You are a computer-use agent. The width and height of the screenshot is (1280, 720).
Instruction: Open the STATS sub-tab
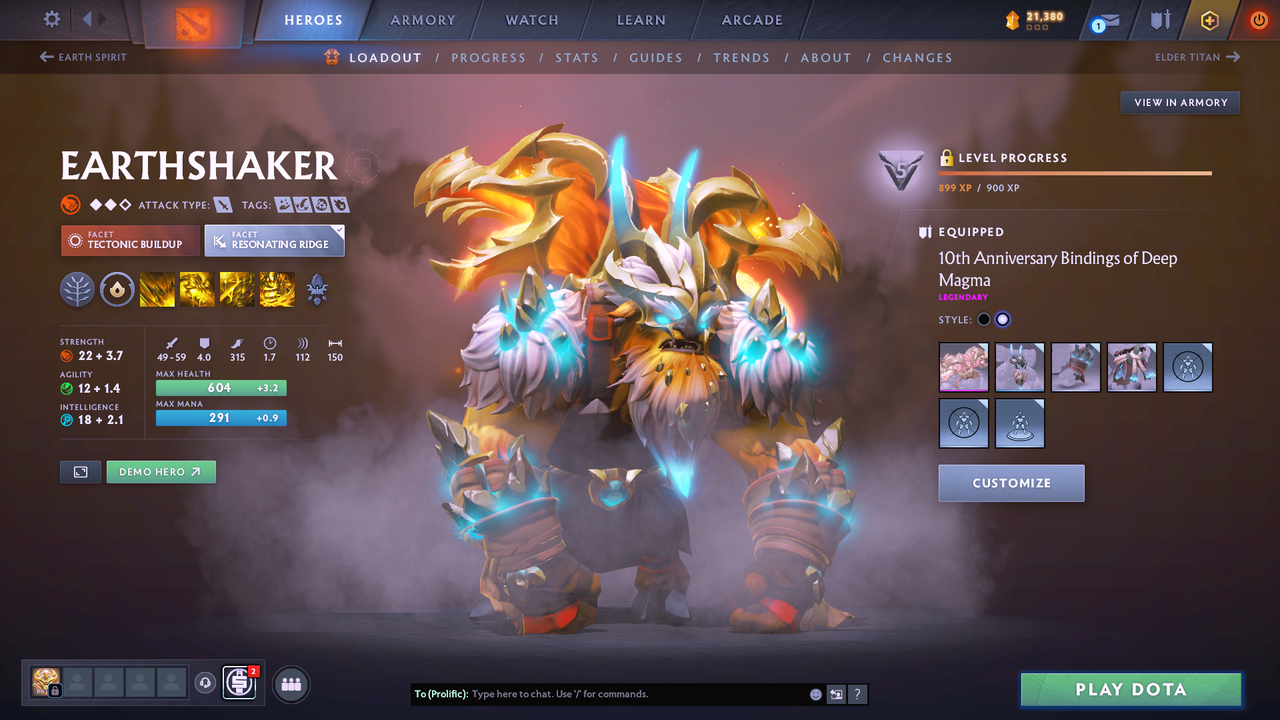(x=577, y=57)
